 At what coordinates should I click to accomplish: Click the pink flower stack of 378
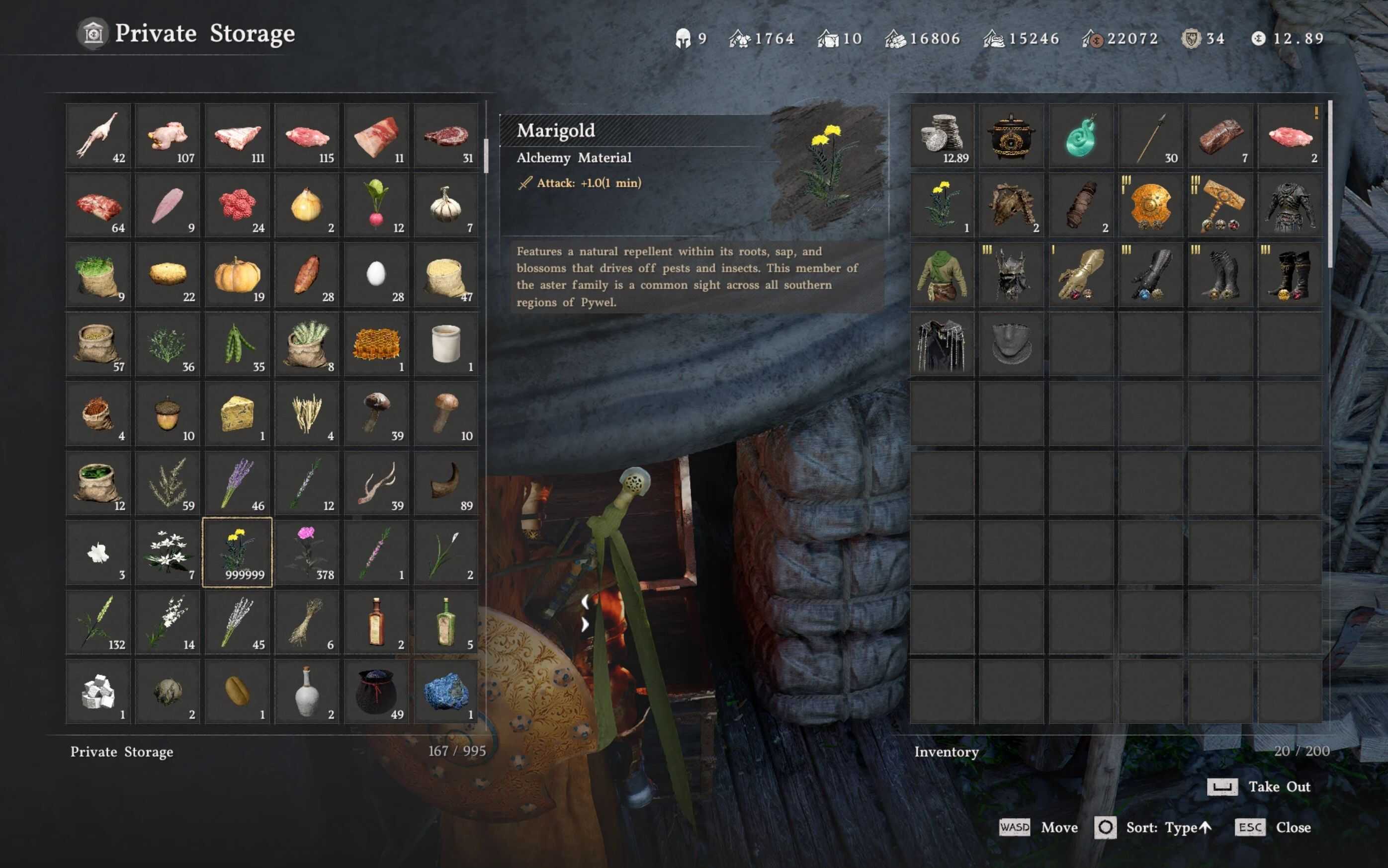pos(307,552)
